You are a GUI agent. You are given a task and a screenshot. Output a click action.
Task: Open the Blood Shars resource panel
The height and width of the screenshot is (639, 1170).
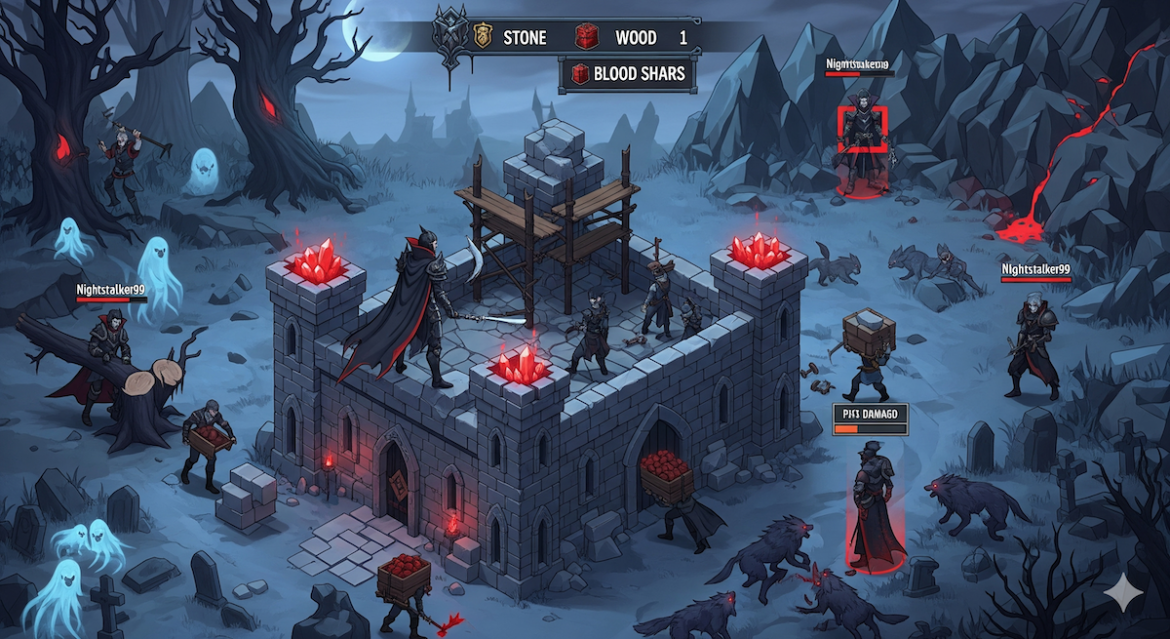[x=627, y=73]
